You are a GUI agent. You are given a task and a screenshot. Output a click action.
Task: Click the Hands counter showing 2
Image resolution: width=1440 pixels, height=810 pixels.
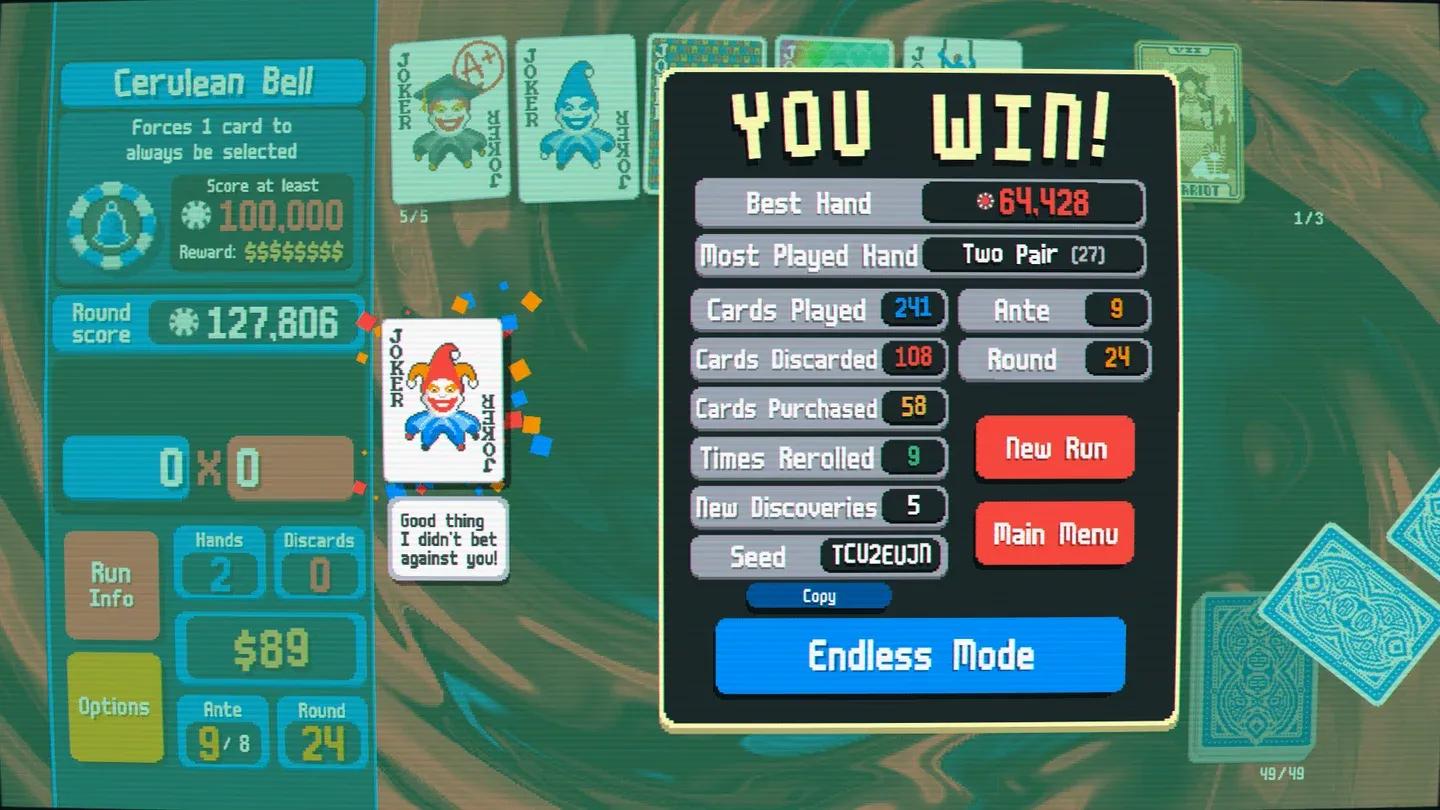(219, 565)
